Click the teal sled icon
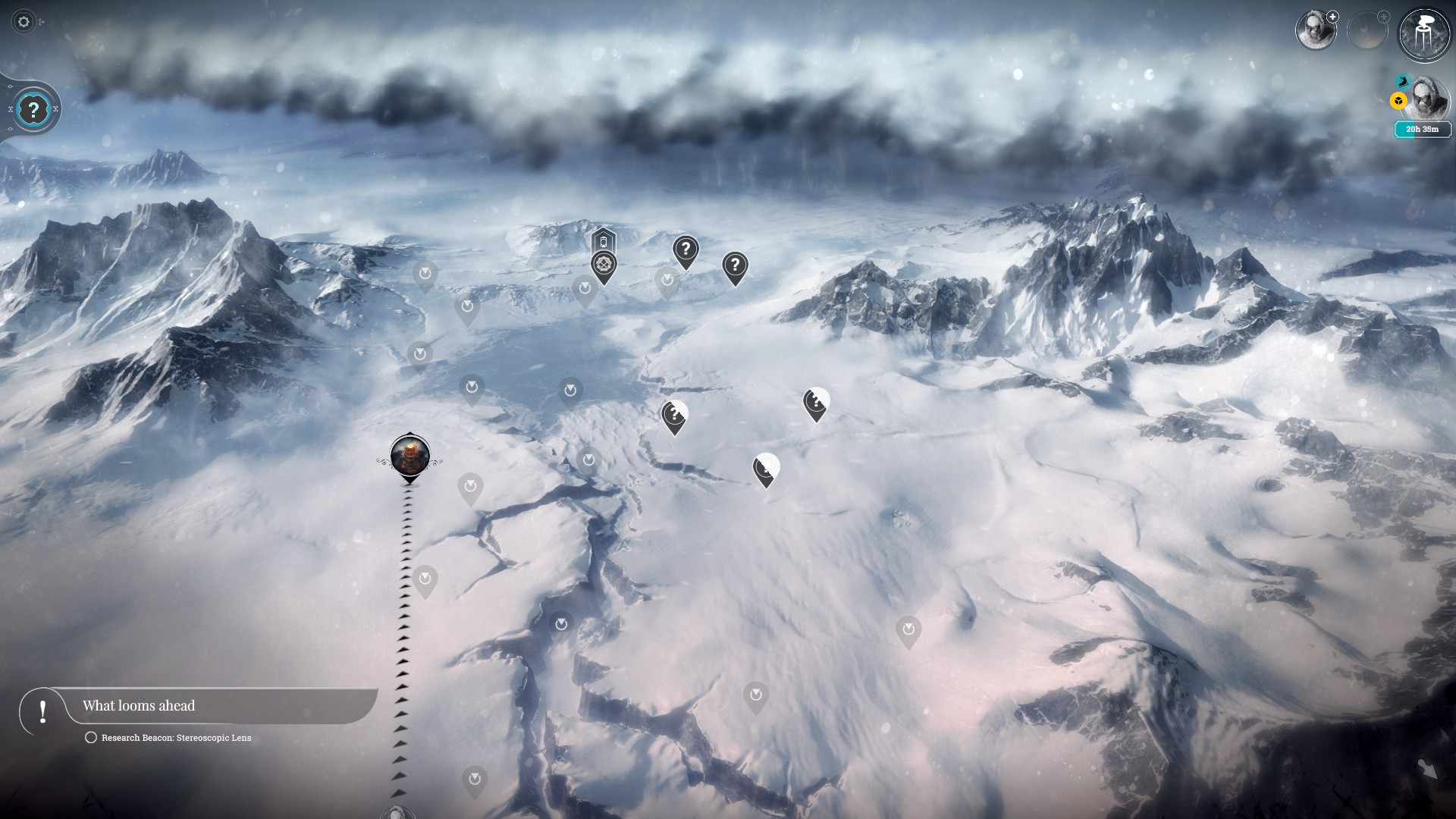Viewport: 1456px width, 819px height. 1403,80
